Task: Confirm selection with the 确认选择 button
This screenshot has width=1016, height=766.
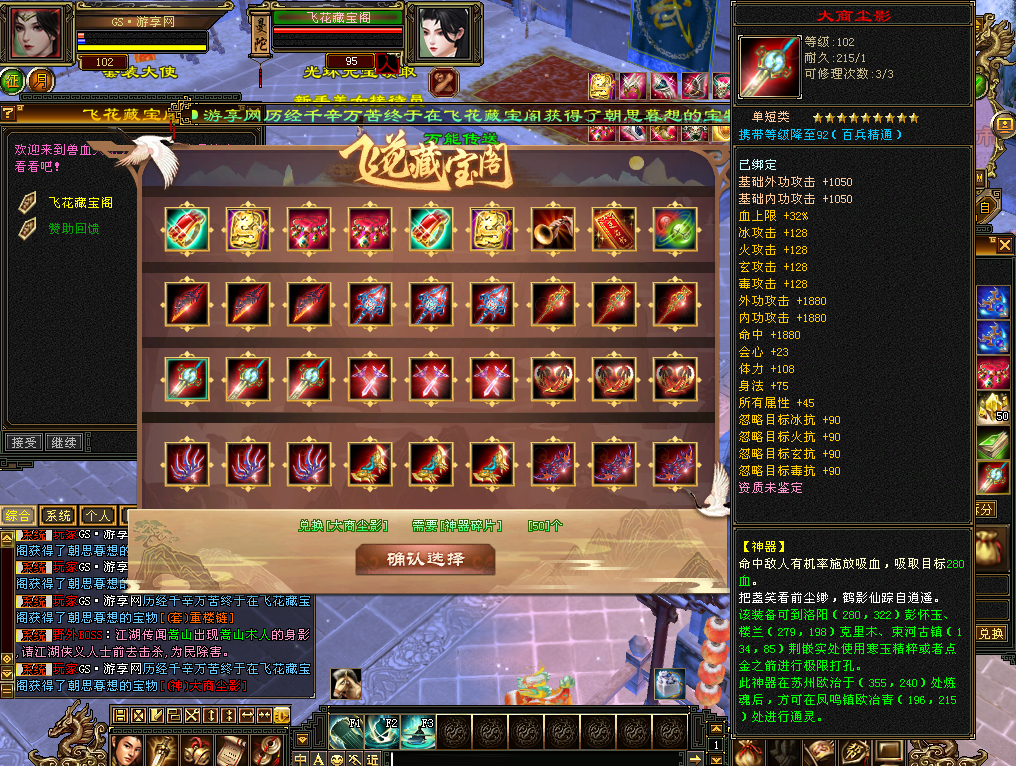Action: 426,558
